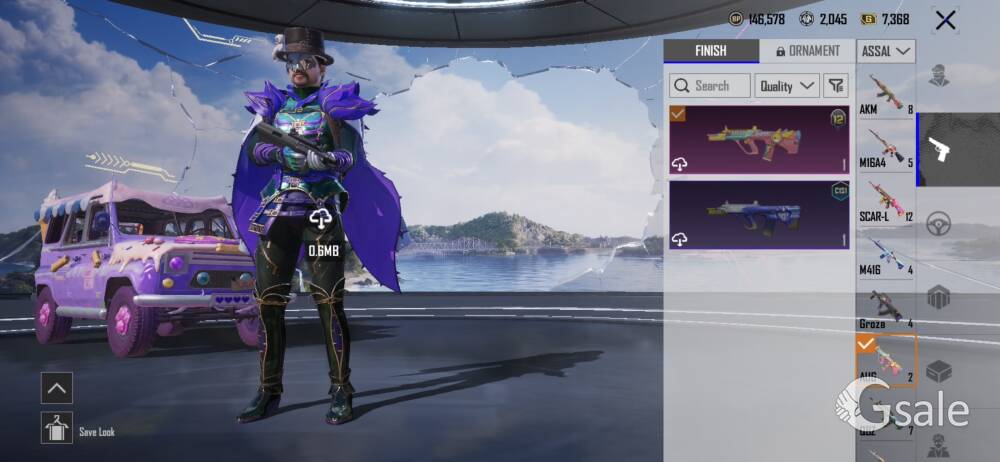Choose Groza in the weapon list
This screenshot has width=1000, height=462.
pyautogui.click(x=886, y=308)
